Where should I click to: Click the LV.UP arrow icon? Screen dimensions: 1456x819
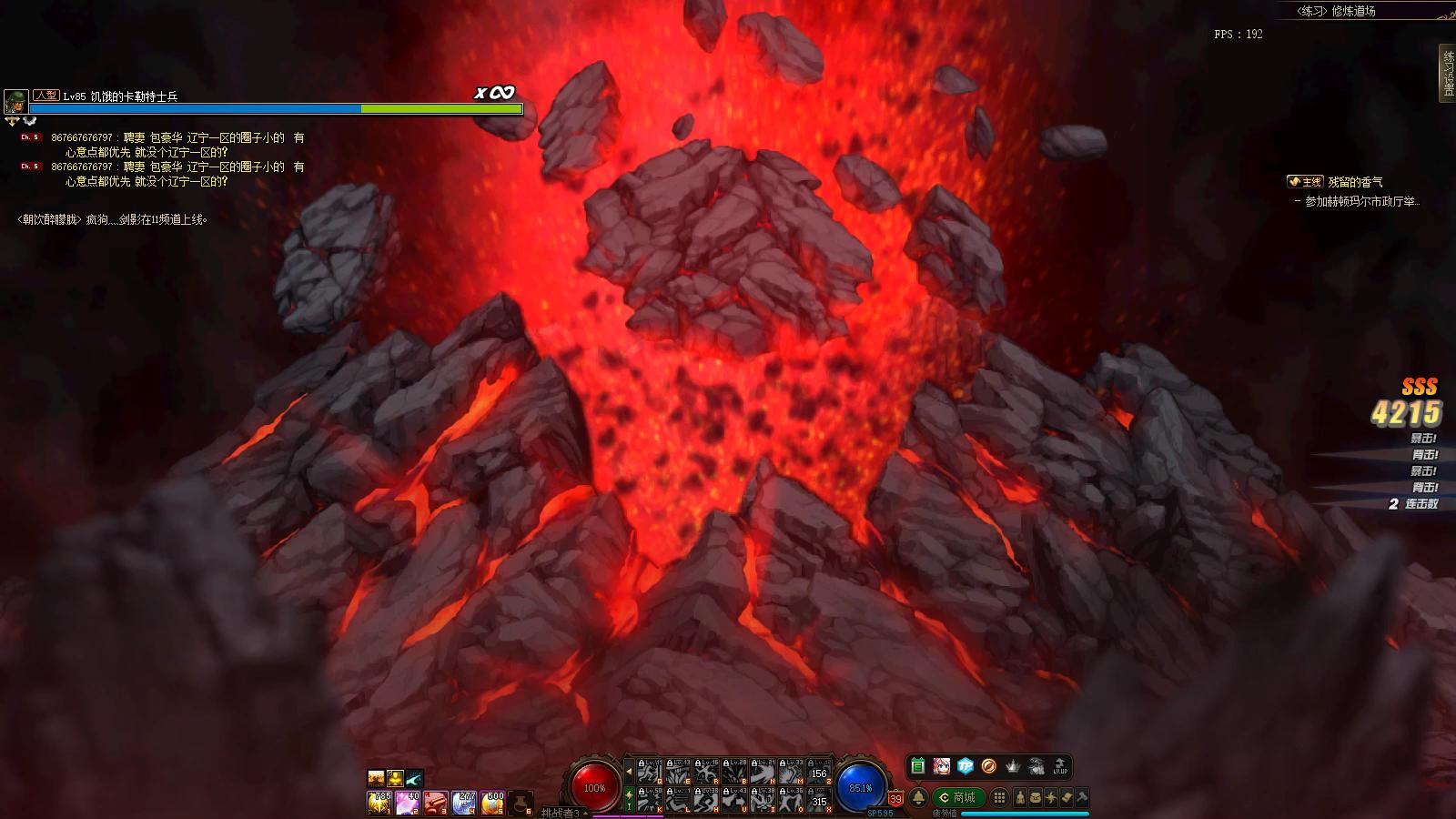pyautogui.click(x=1059, y=766)
